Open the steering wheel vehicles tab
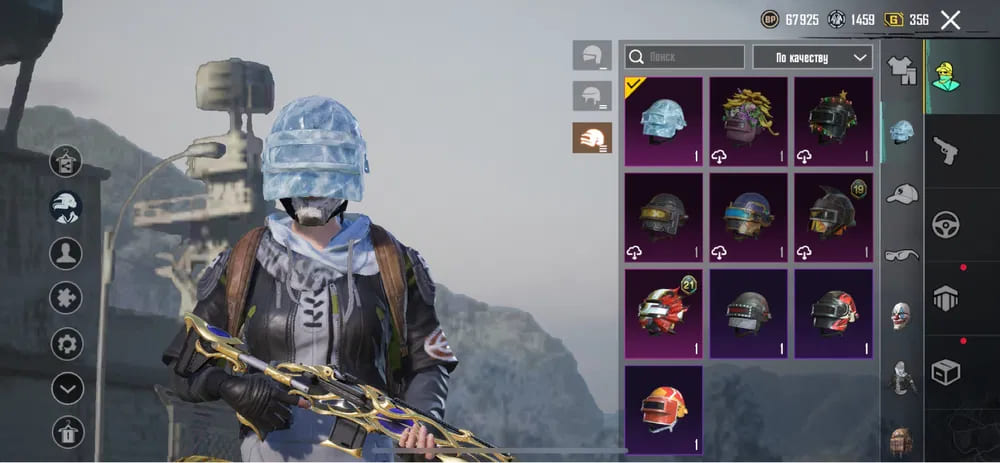The height and width of the screenshot is (463, 1000). coord(945,224)
